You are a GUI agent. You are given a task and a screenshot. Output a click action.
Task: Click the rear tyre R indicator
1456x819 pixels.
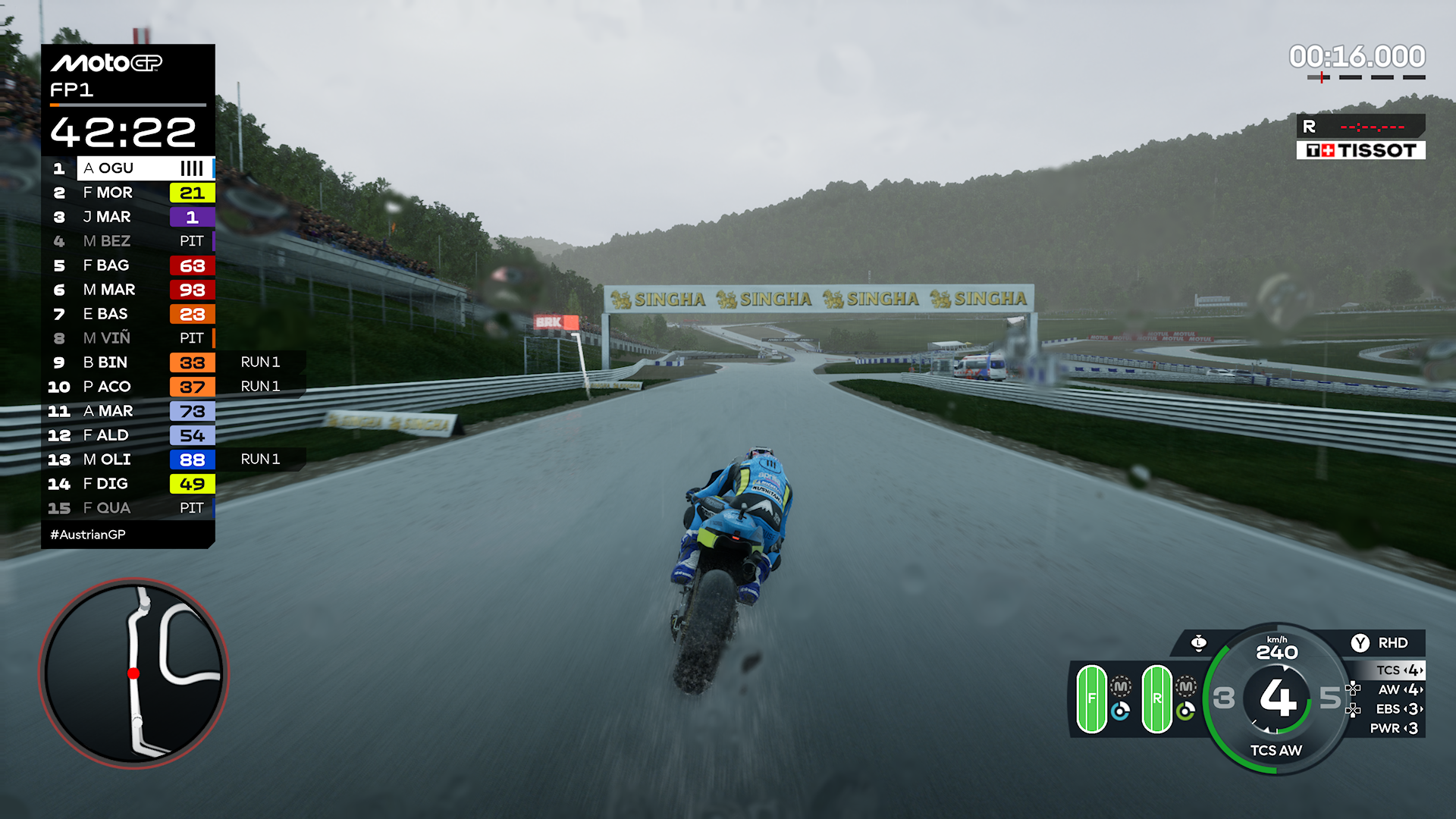tap(1157, 698)
